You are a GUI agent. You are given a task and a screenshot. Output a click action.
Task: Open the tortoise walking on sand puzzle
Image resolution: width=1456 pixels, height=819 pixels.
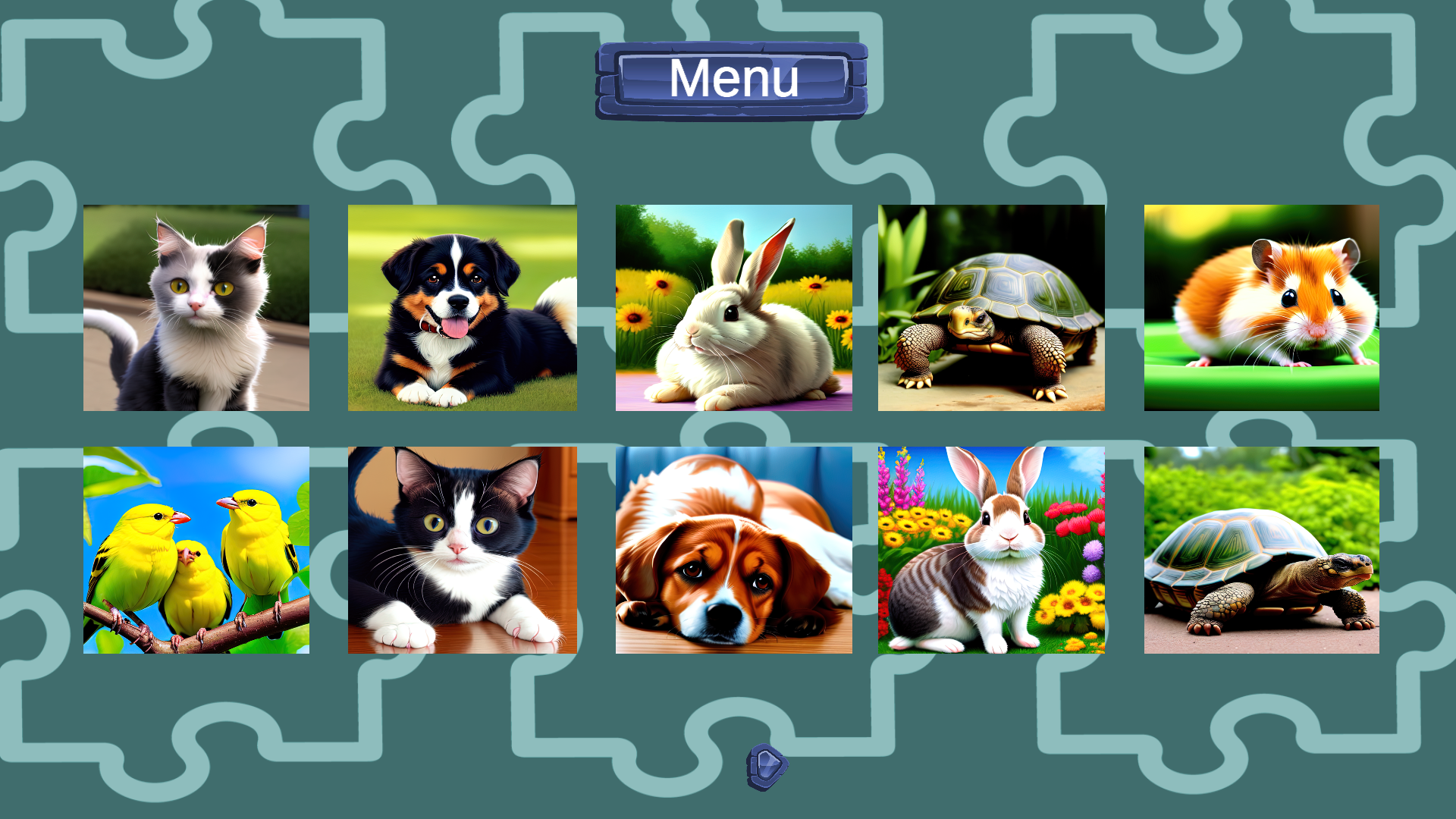point(991,306)
